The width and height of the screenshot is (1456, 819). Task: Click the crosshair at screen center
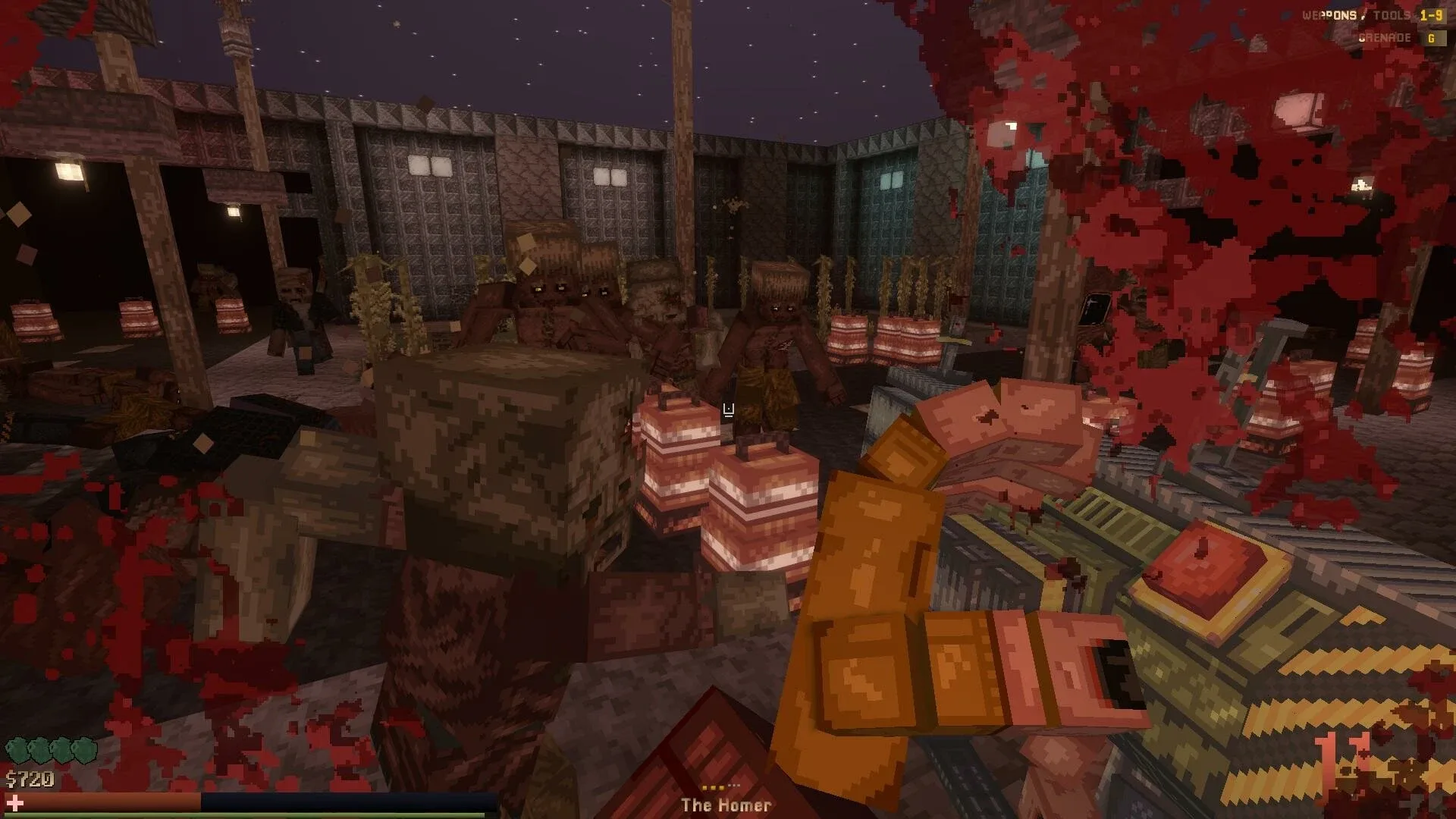[728, 409]
